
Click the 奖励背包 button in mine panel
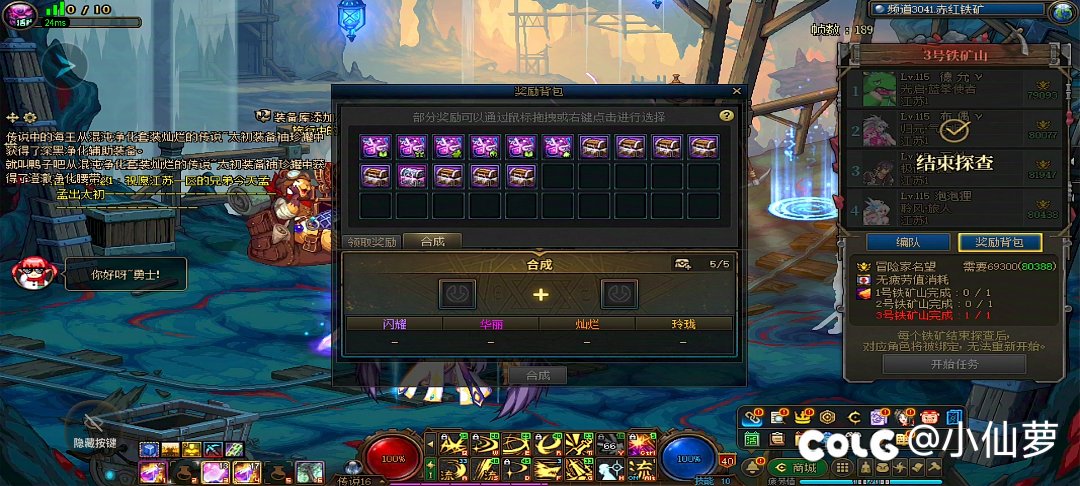(x=999, y=242)
